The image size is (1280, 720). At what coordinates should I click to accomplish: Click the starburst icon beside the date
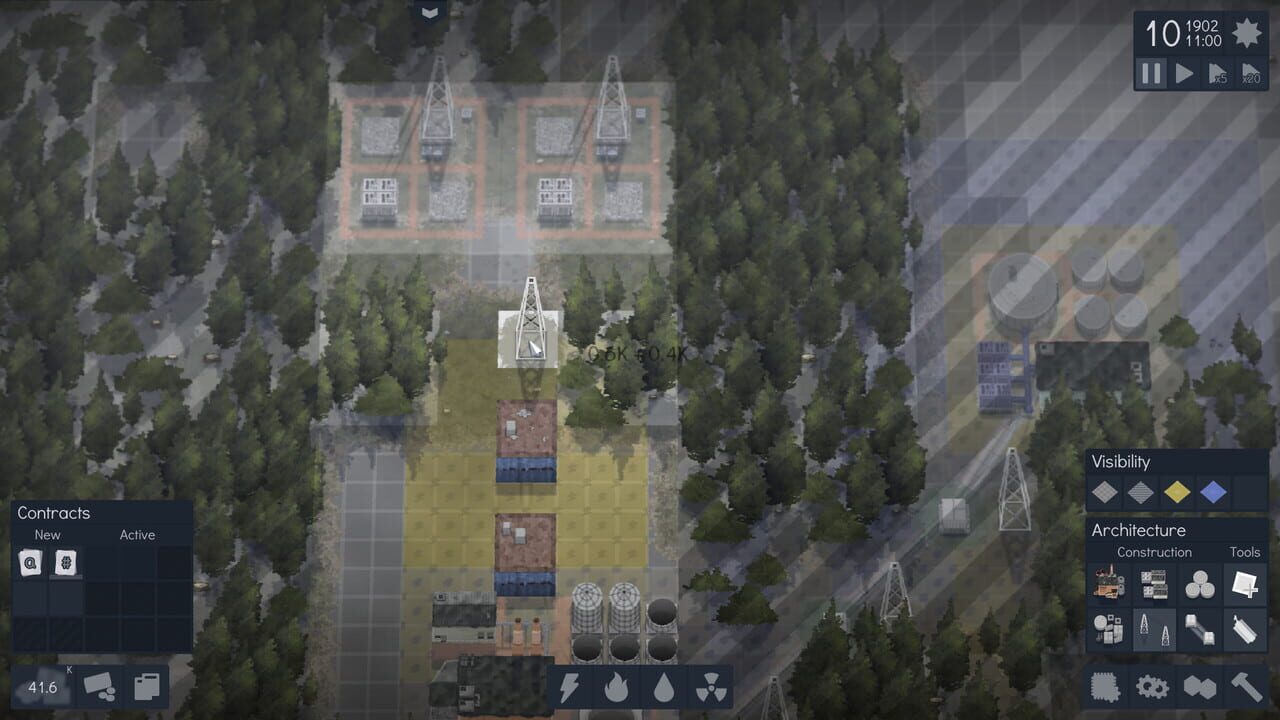point(1247,33)
